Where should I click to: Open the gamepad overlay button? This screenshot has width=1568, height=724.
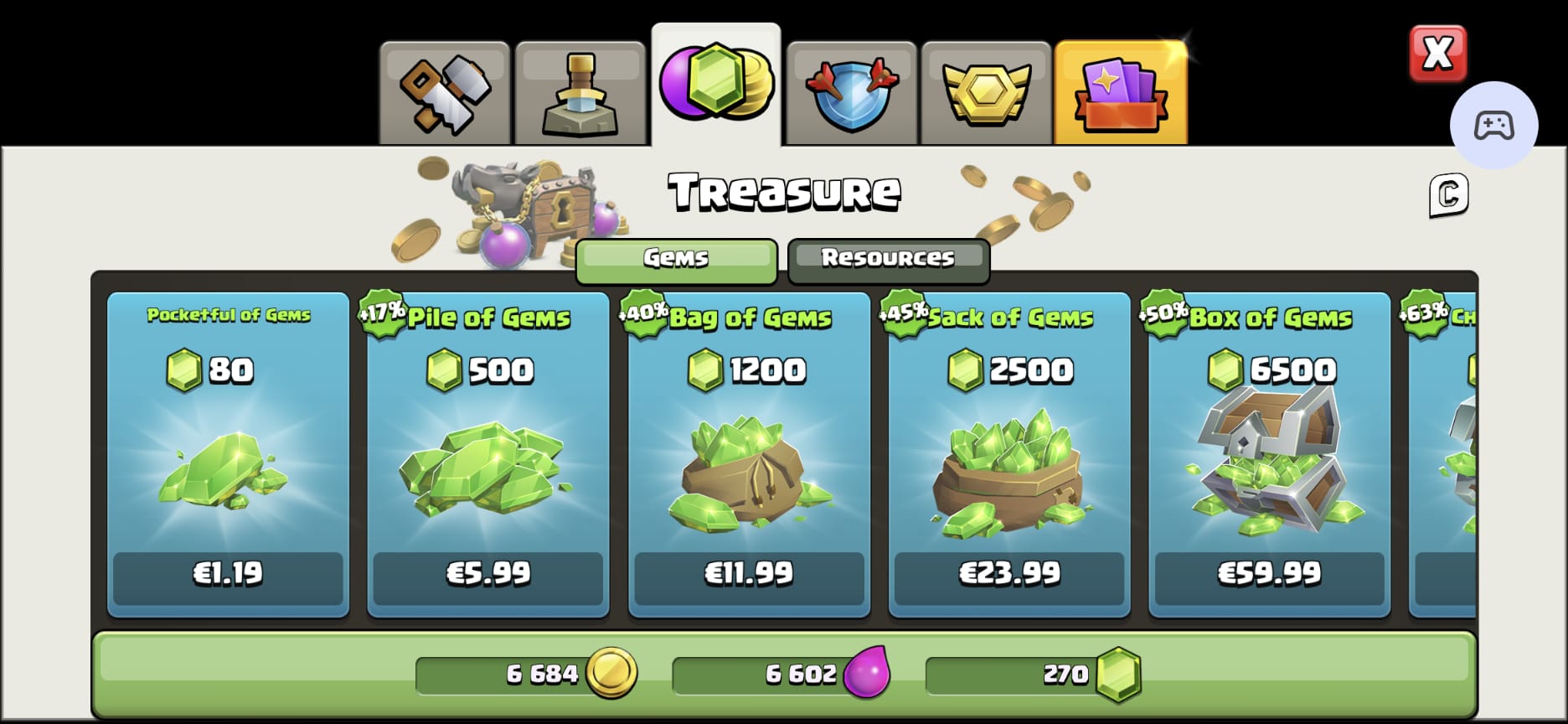click(1493, 126)
